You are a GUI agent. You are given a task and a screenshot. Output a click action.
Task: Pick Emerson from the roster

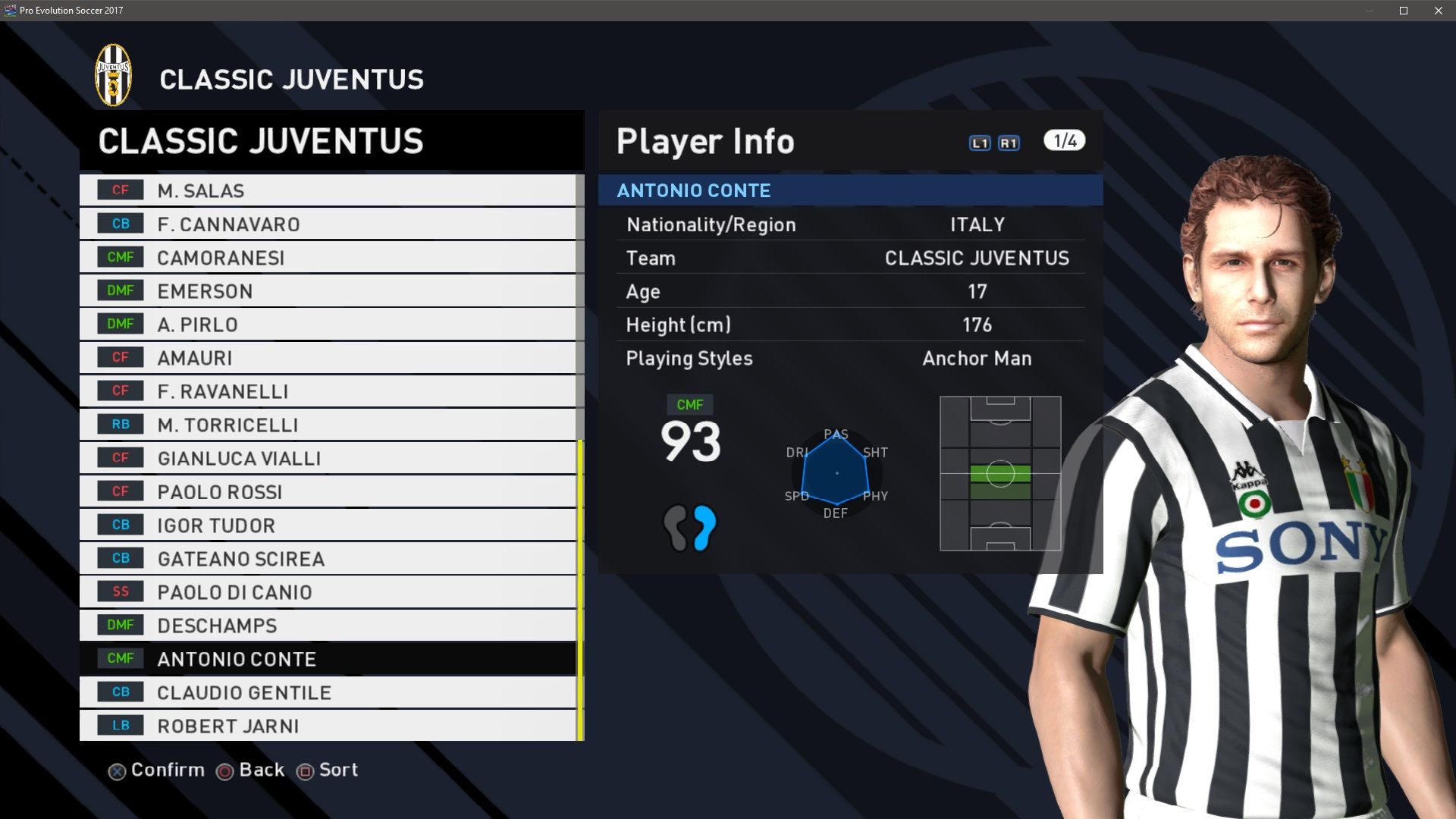point(328,290)
